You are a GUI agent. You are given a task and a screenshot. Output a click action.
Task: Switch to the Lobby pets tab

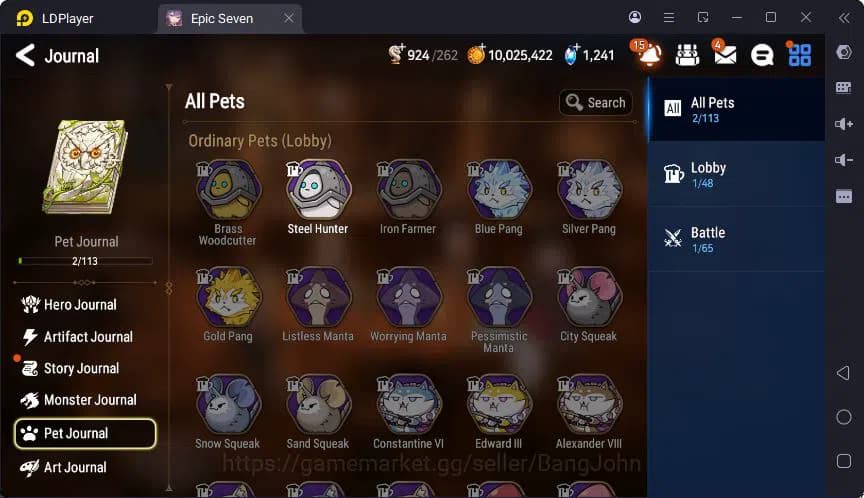click(x=736, y=174)
